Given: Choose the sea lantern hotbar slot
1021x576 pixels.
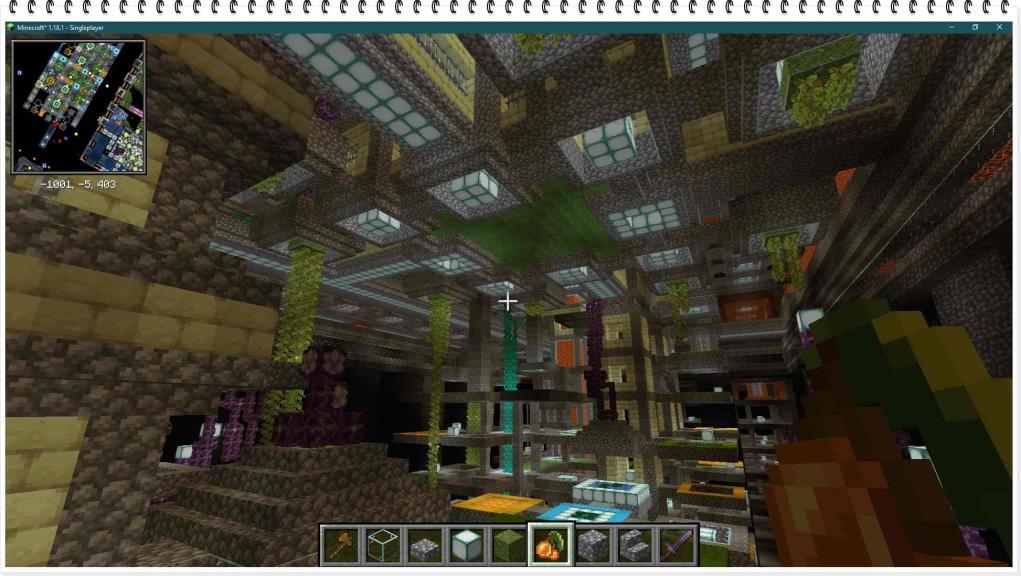Looking at the screenshot, I should point(467,546).
